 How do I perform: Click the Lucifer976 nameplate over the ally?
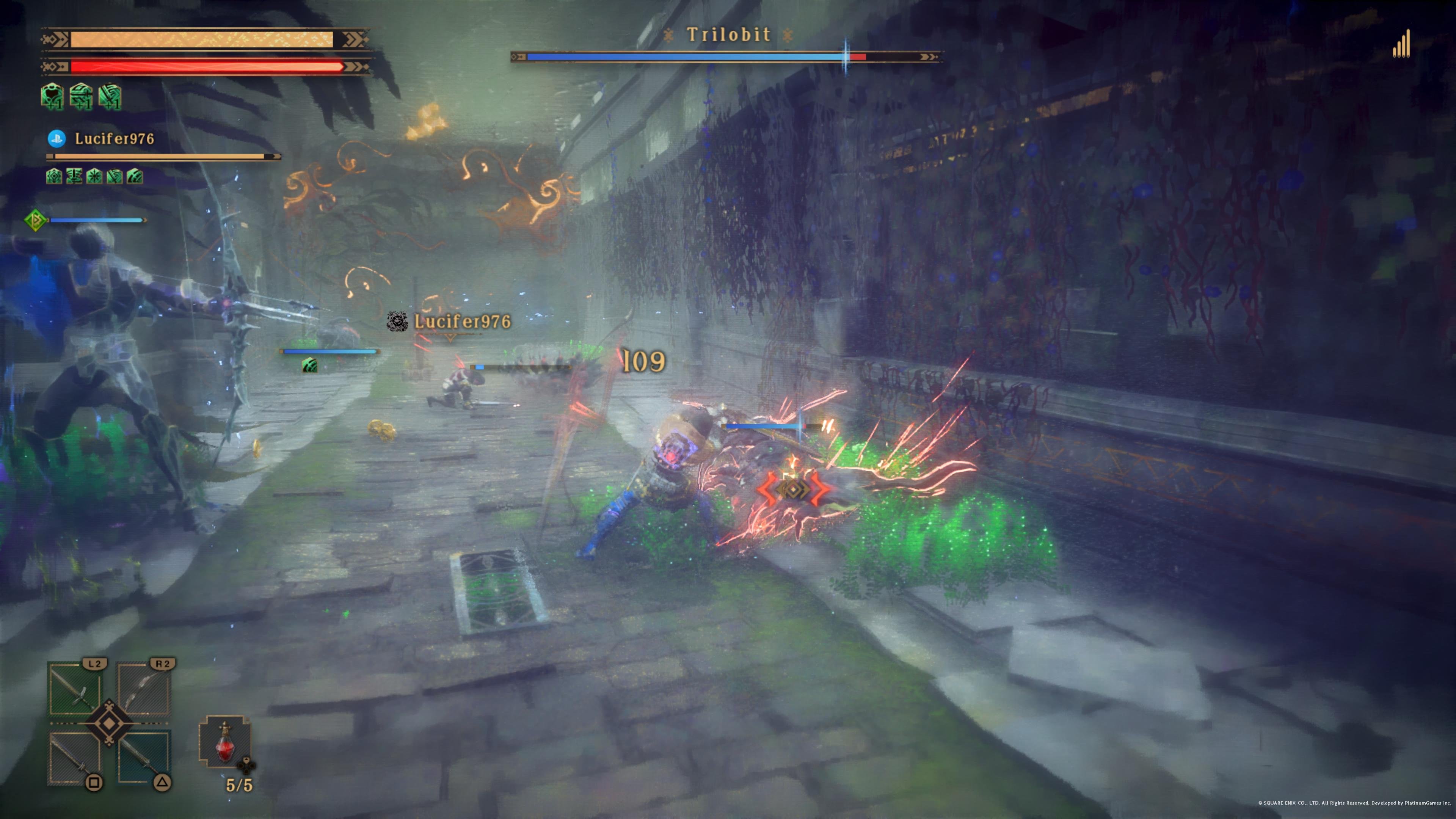pyautogui.click(x=462, y=322)
